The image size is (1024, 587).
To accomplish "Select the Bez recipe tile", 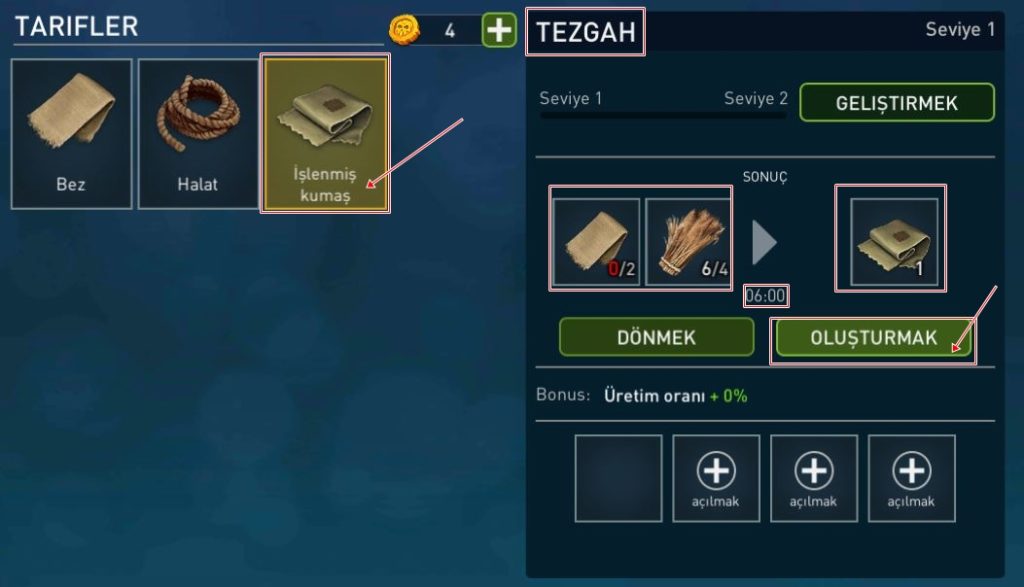I will (x=71, y=133).
